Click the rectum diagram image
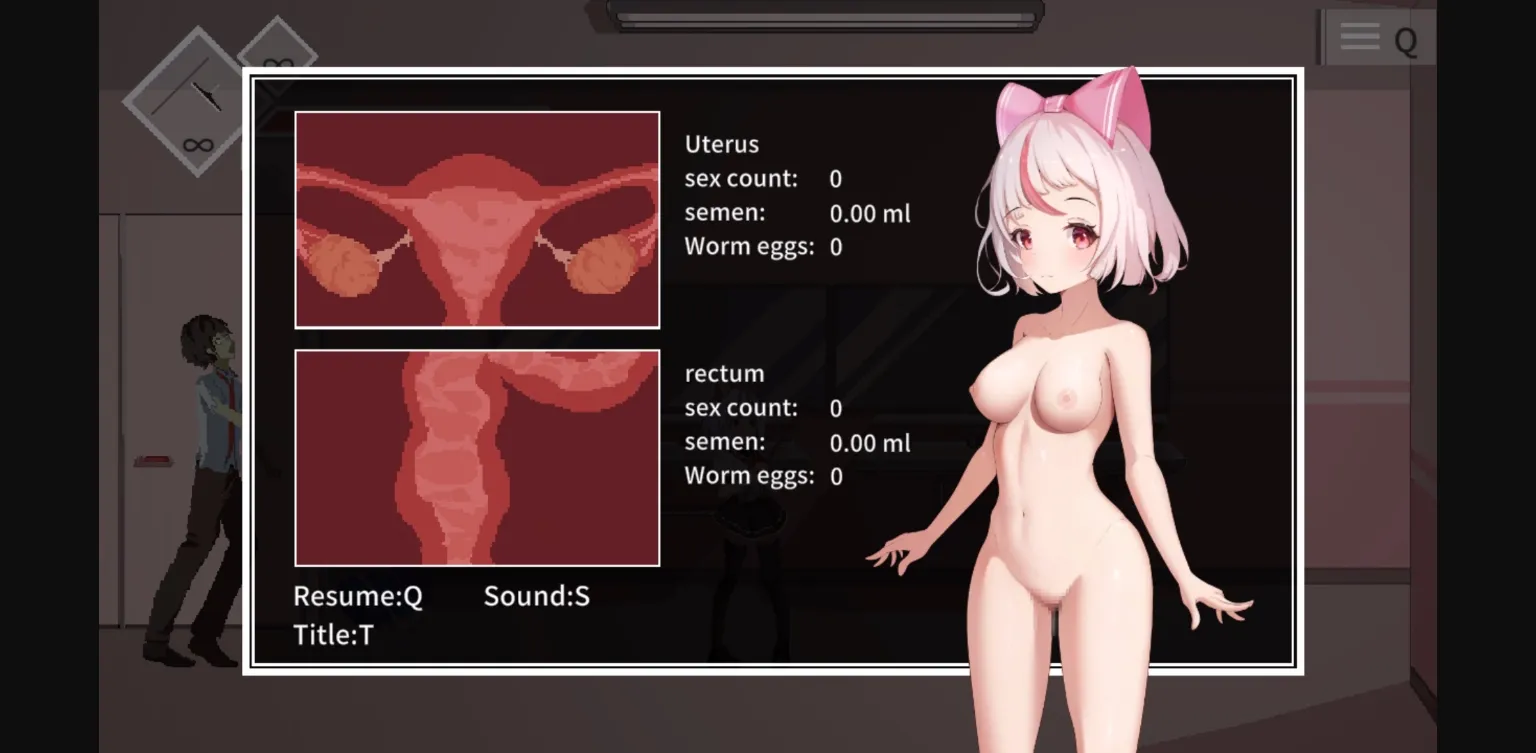The width and height of the screenshot is (1536, 753). point(477,457)
